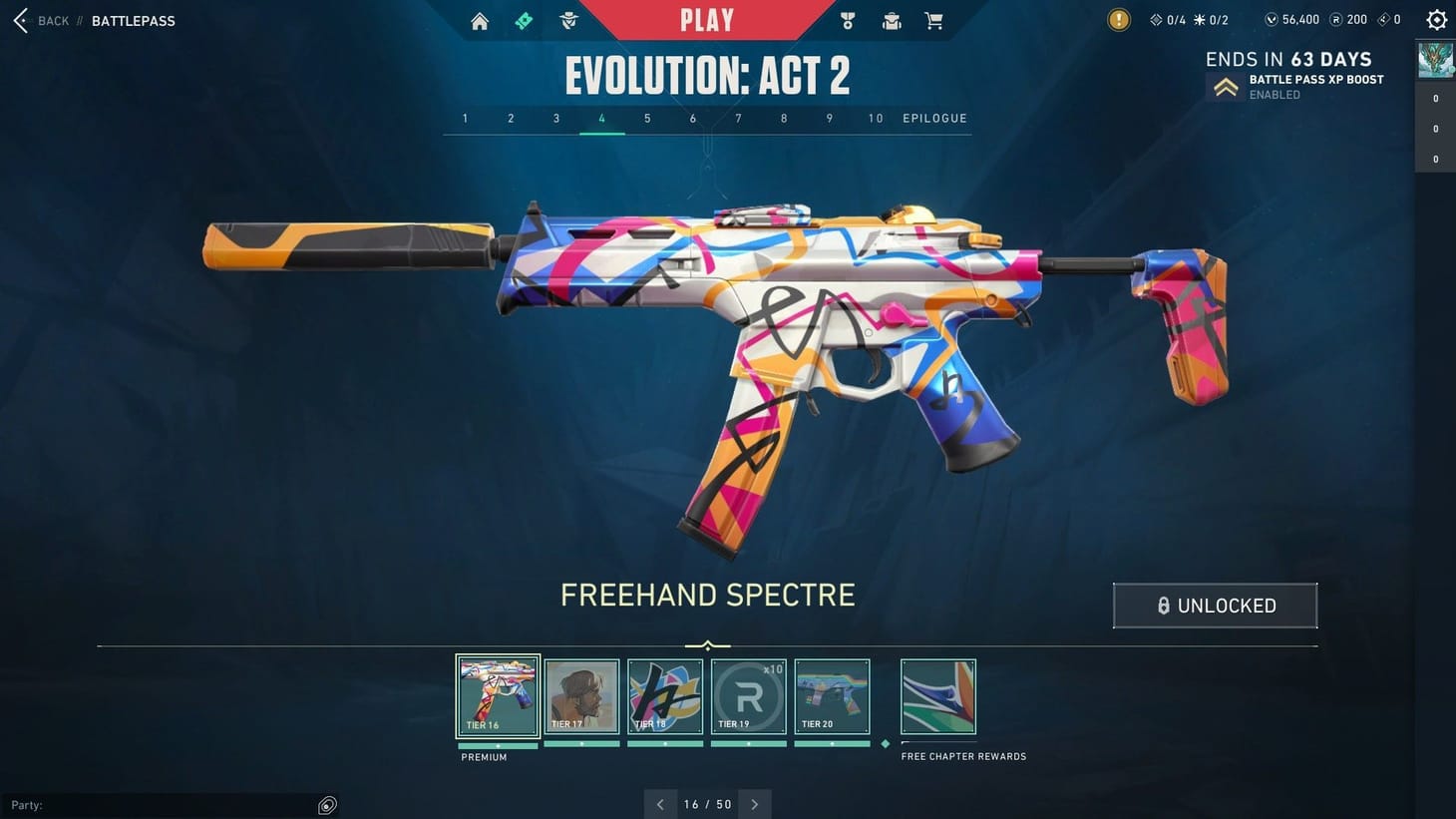Open the Store cart icon
This screenshot has width=1456, height=819.
933,20
